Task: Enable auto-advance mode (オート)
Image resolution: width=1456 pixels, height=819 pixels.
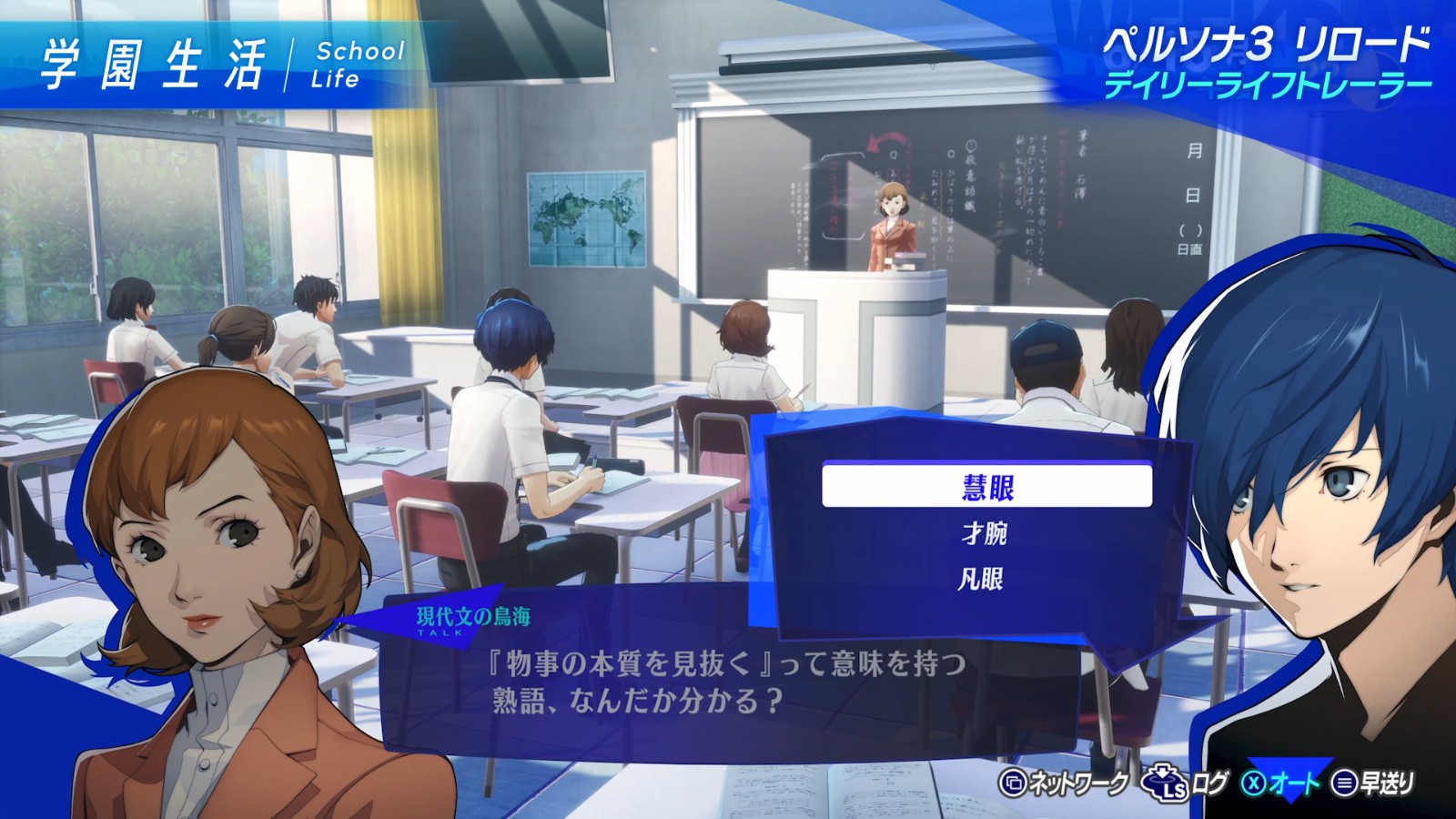Action: 1292,784
